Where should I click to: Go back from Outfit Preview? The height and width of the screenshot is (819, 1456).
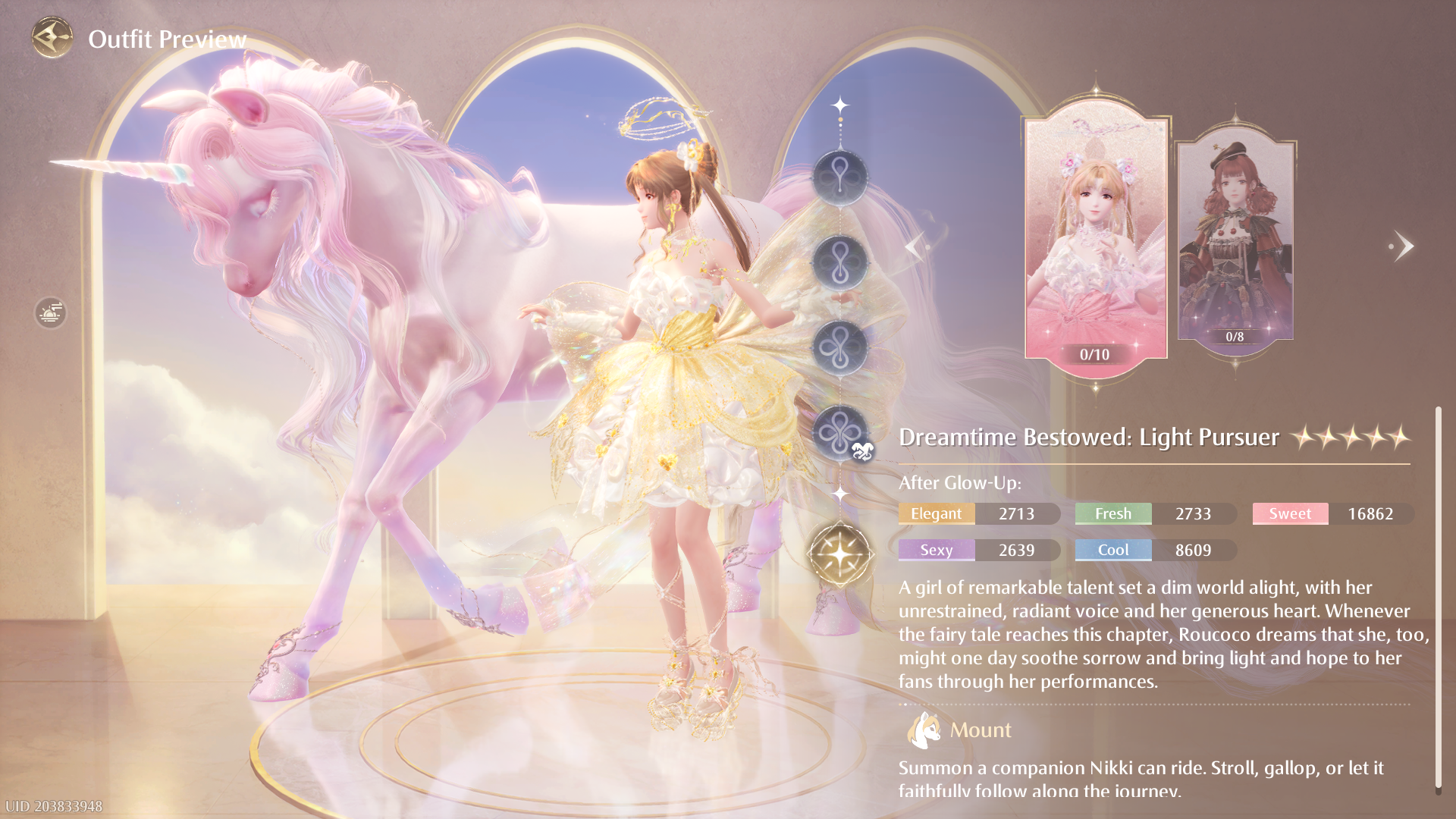pos(52,37)
